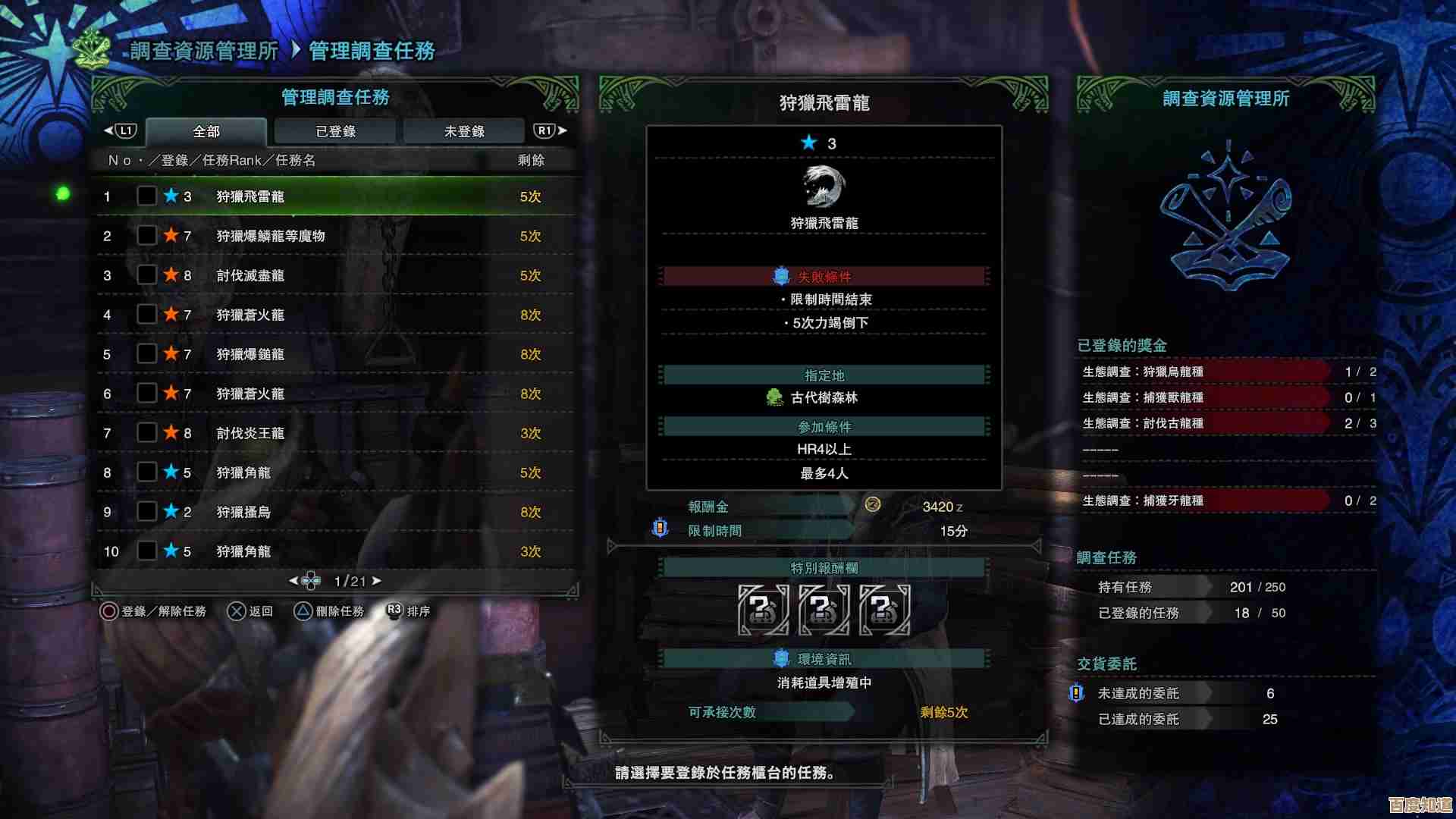Click the exclamation icon beside 未達成的委託

[x=1078, y=692]
